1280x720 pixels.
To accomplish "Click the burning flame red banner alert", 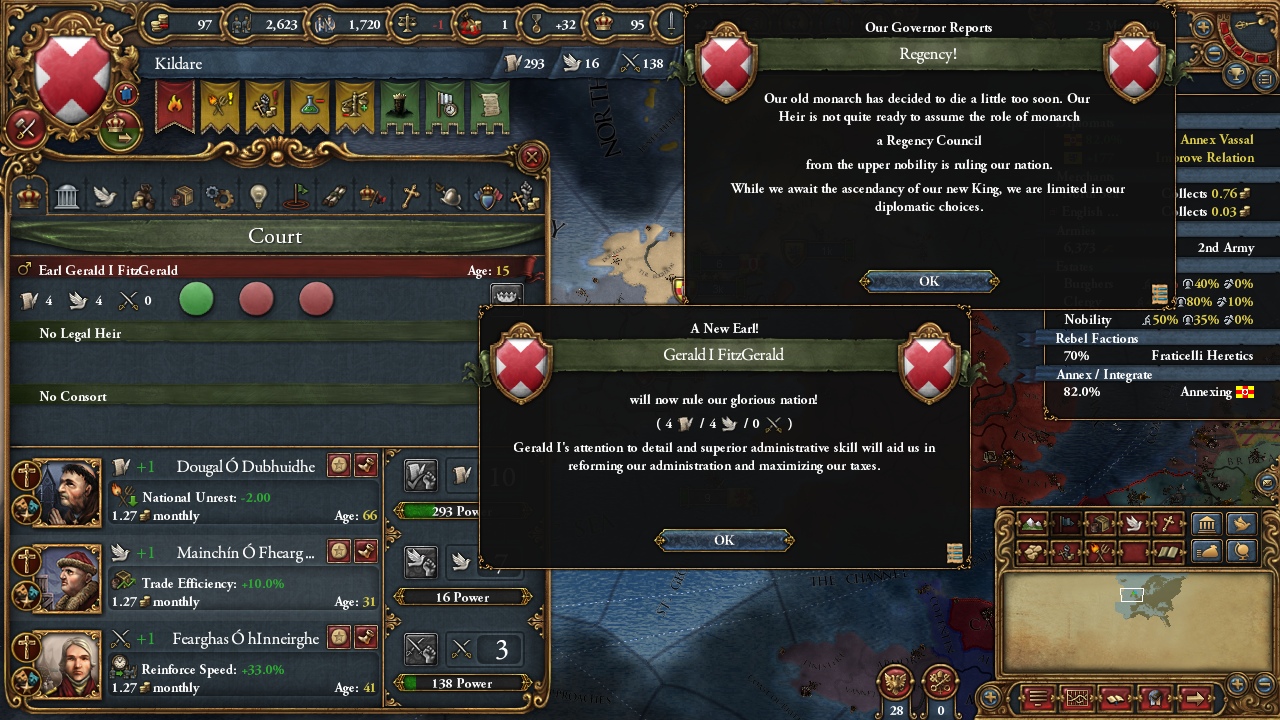I will tap(175, 107).
